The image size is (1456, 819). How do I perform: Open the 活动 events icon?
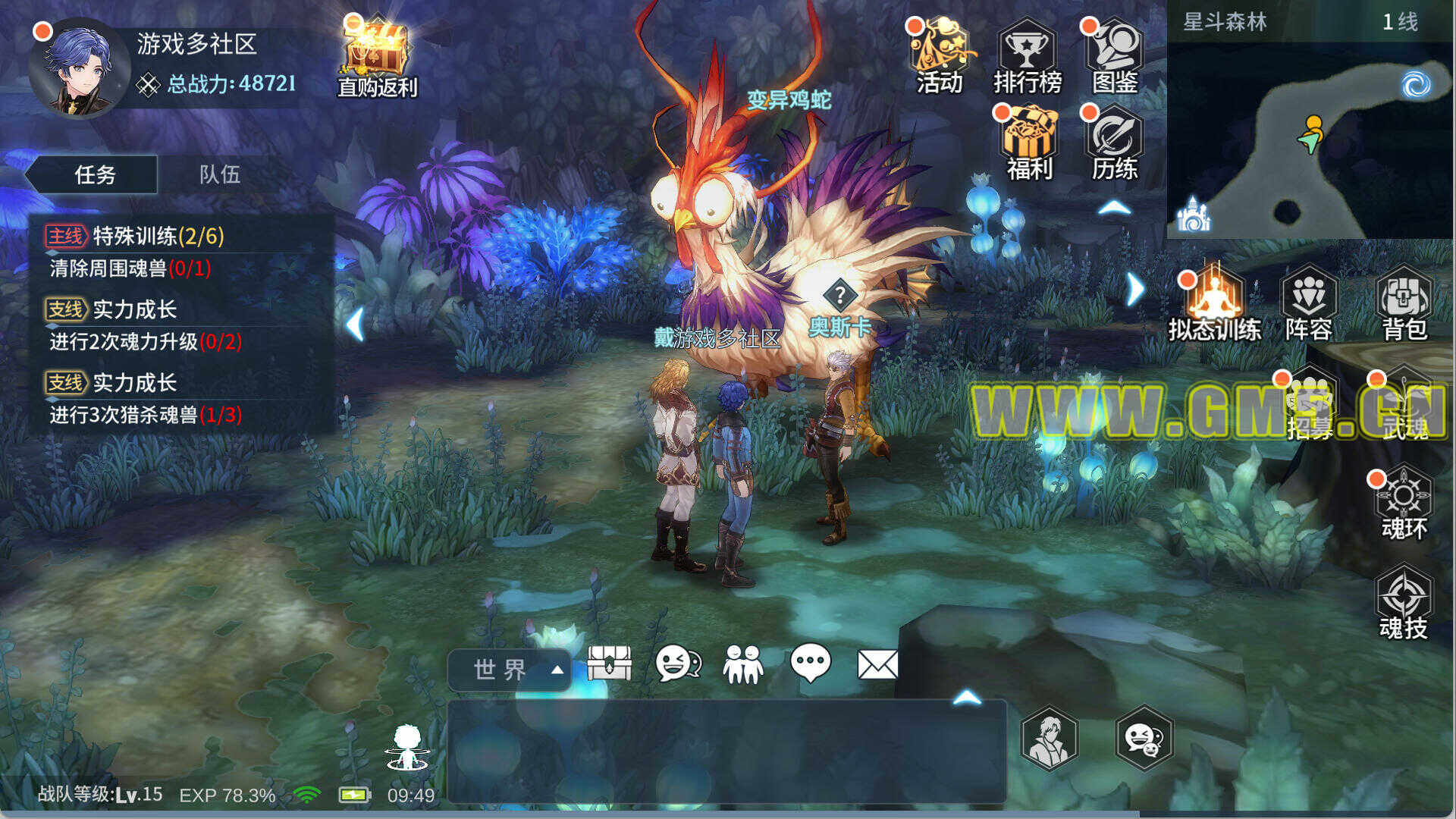940,57
